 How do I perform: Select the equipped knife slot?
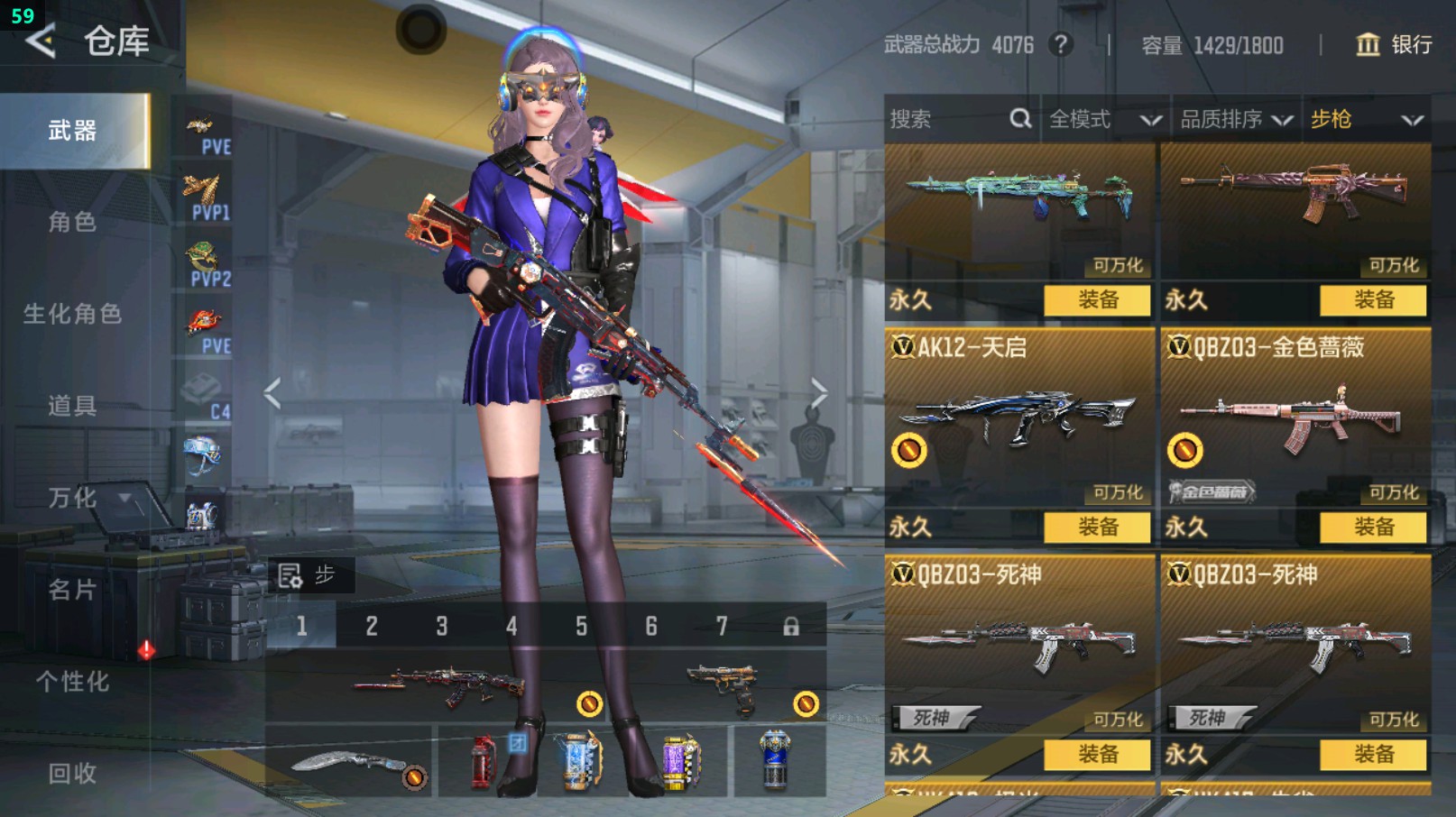pyautogui.click(x=350, y=764)
